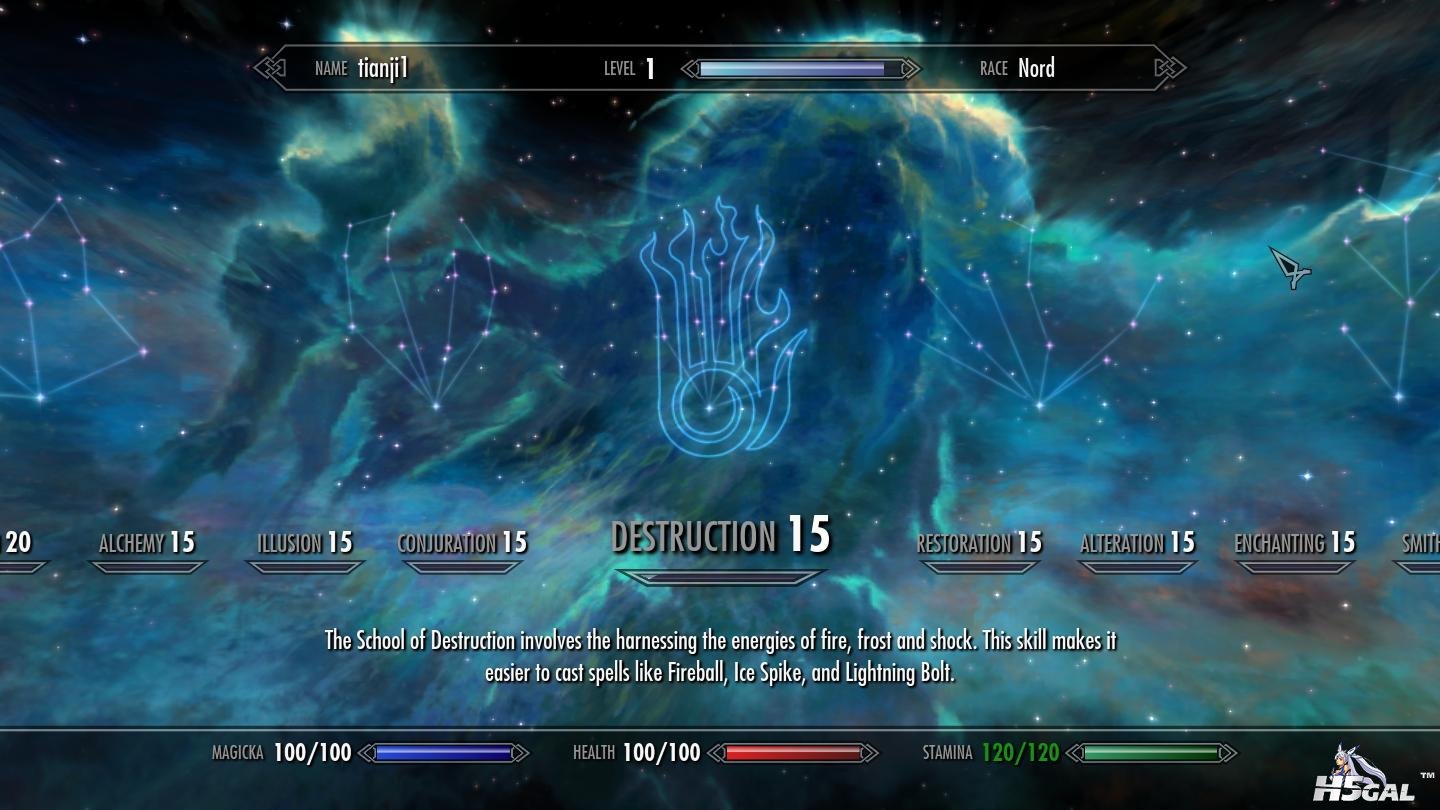
Task: Choose the Illusion skill
Action: [x=305, y=543]
